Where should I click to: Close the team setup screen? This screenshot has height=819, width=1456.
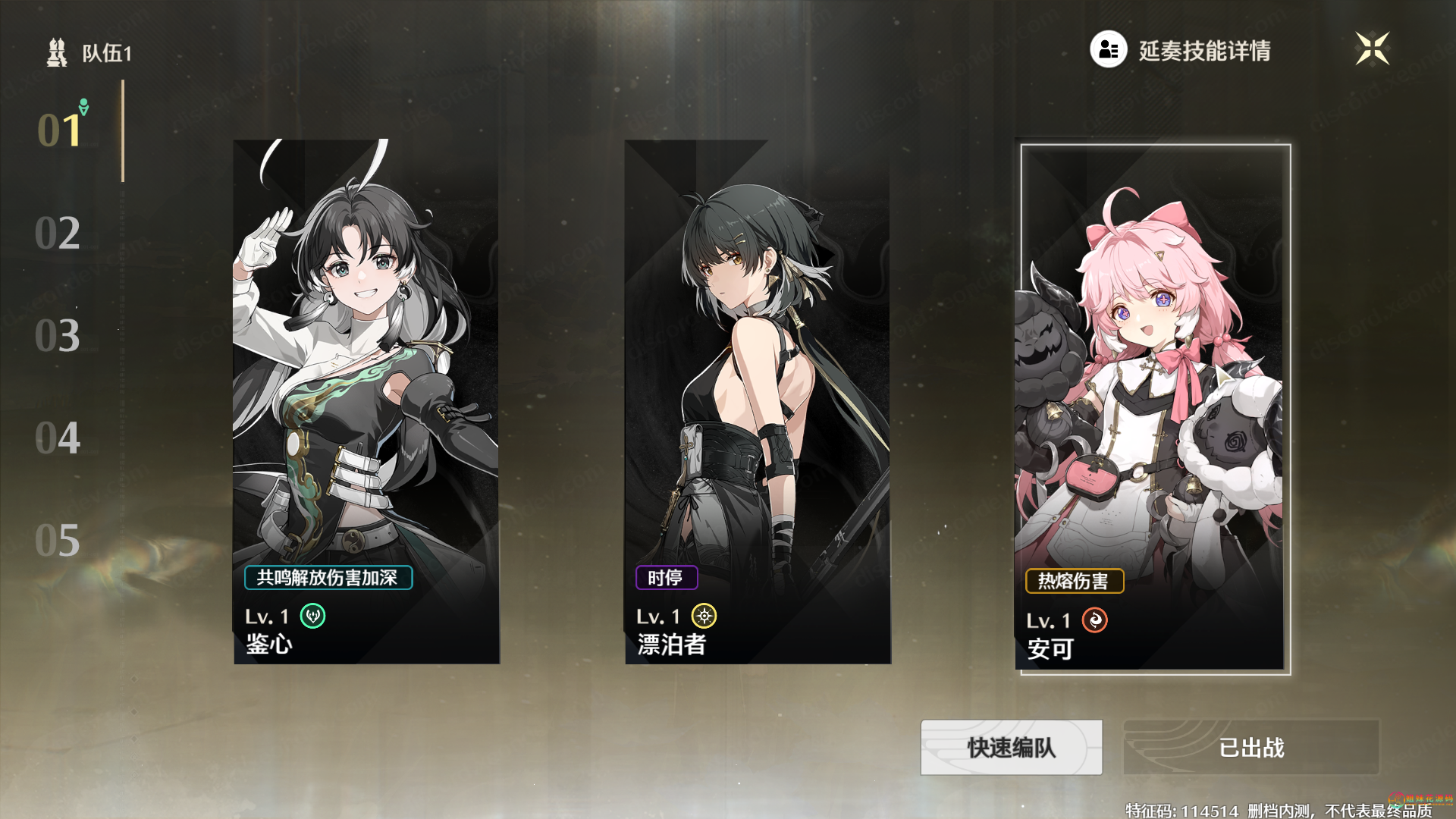point(1372,49)
